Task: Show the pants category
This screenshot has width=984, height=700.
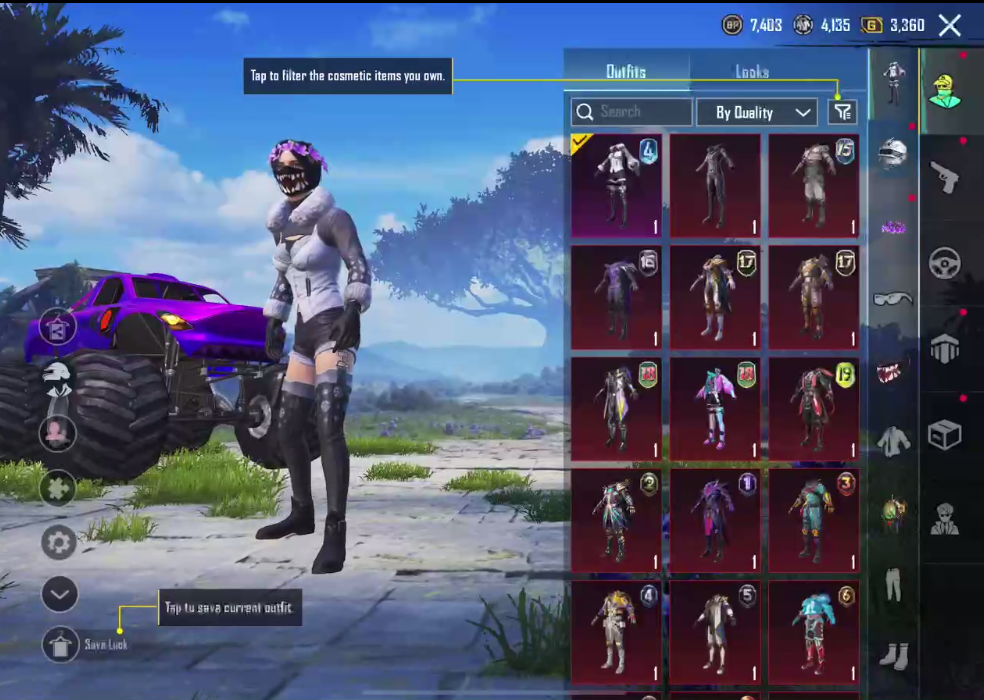Action: [893, 584]
